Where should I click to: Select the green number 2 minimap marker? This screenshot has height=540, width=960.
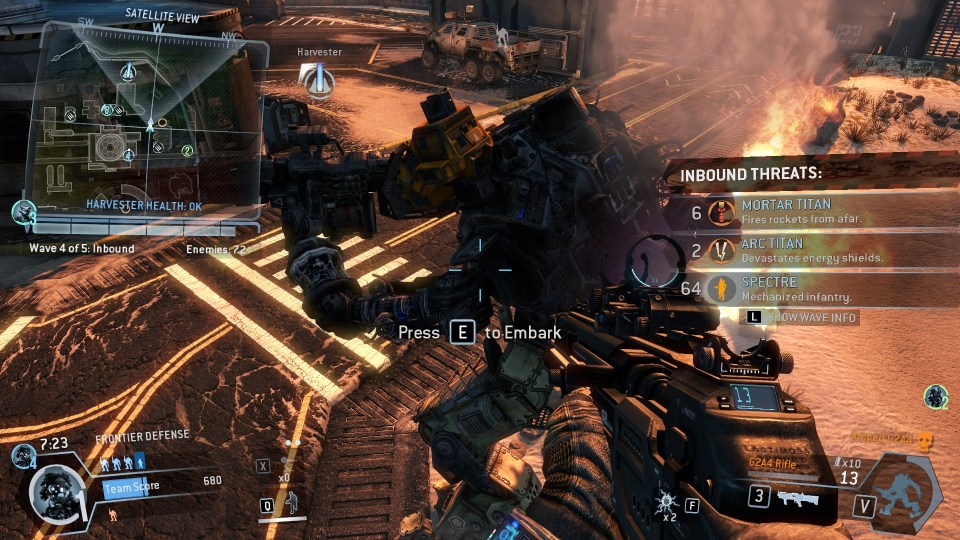click(187, 151)
